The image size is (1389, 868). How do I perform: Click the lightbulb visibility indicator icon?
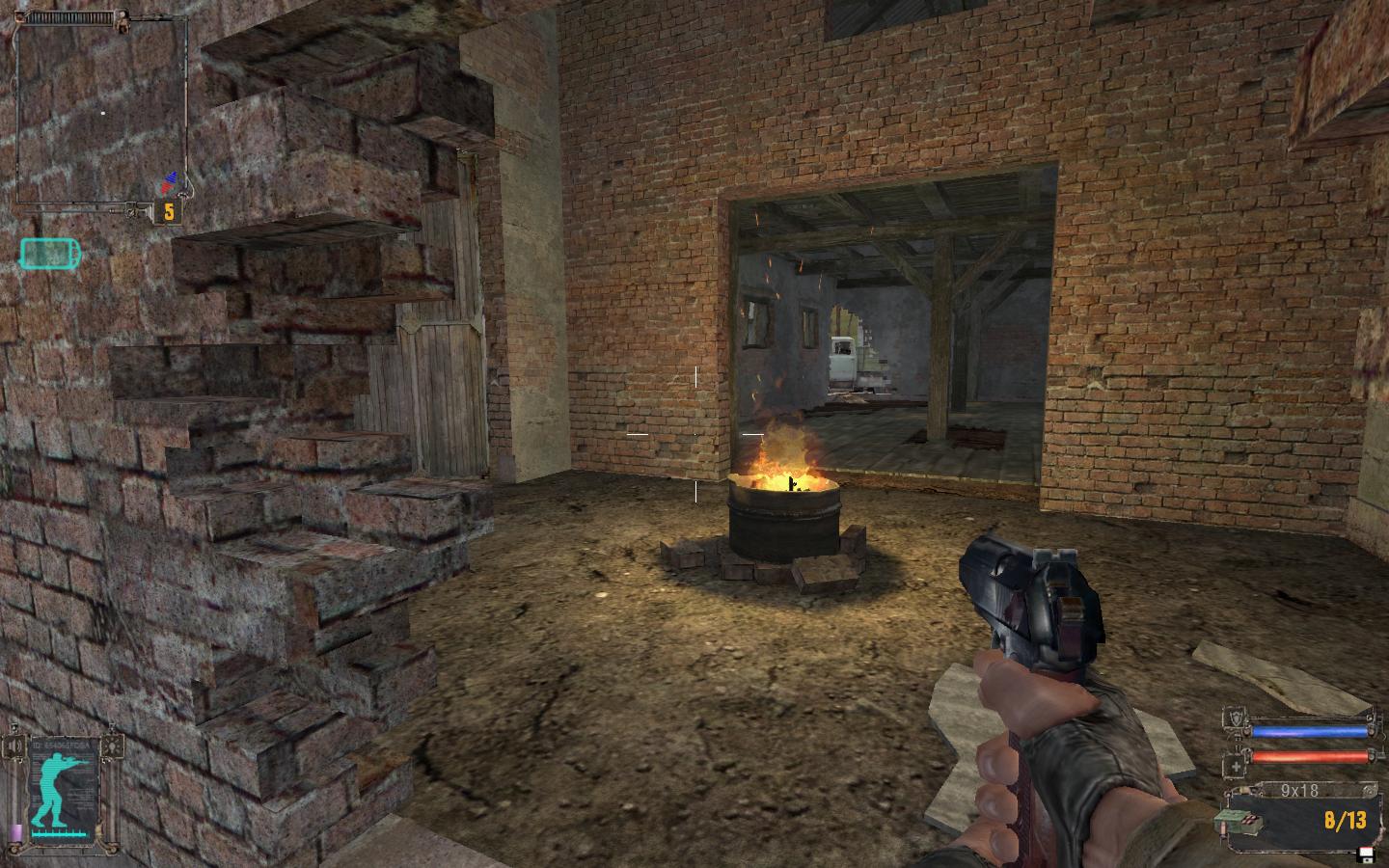[114, 746]
